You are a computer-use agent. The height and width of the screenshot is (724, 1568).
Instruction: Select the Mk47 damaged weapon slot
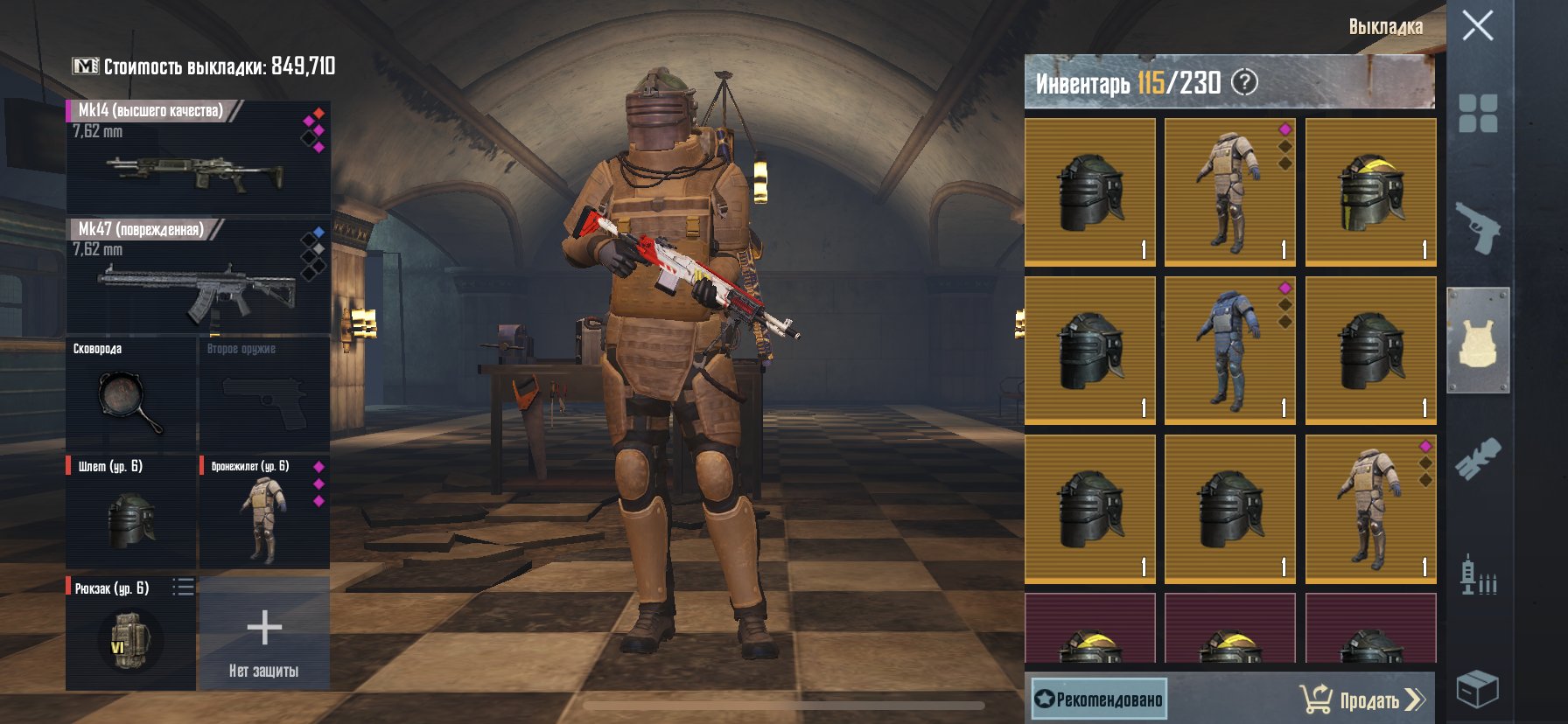(198, 276)
